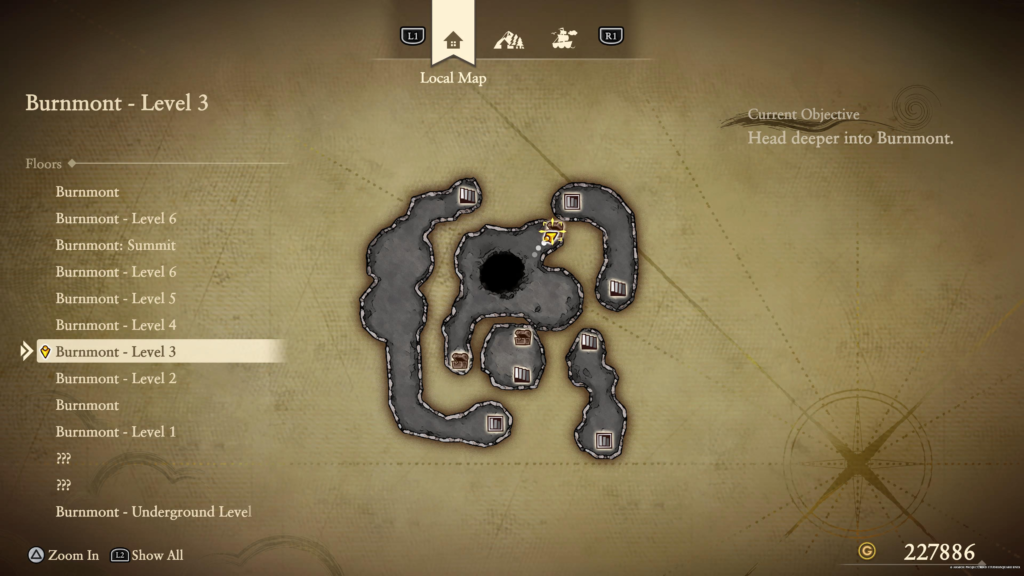The image size is (1024, 576).
Task: Switch to the mountain and trees map tab
Action: [x=509, y=40]
